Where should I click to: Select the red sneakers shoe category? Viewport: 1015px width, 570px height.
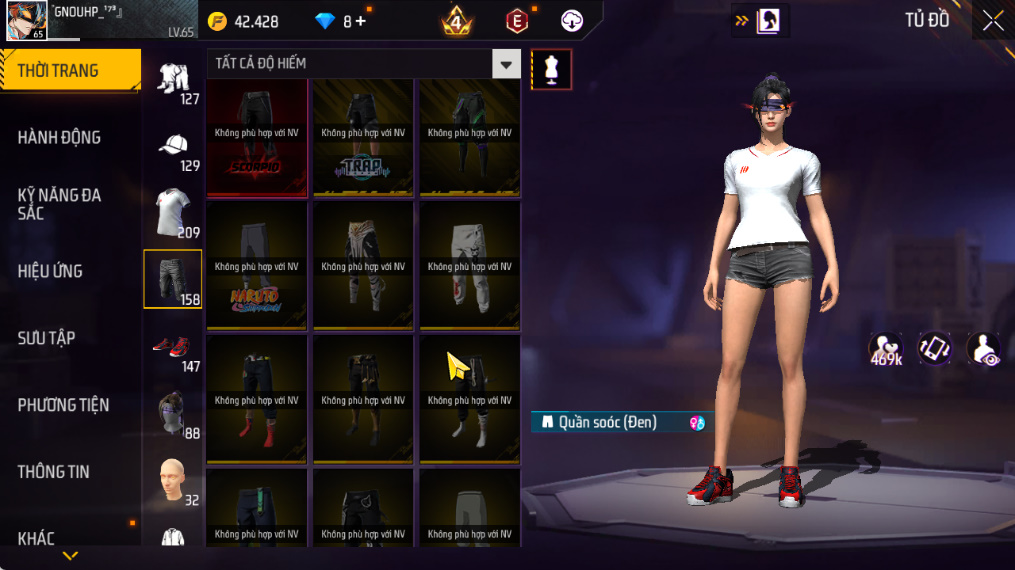point(174,348)
